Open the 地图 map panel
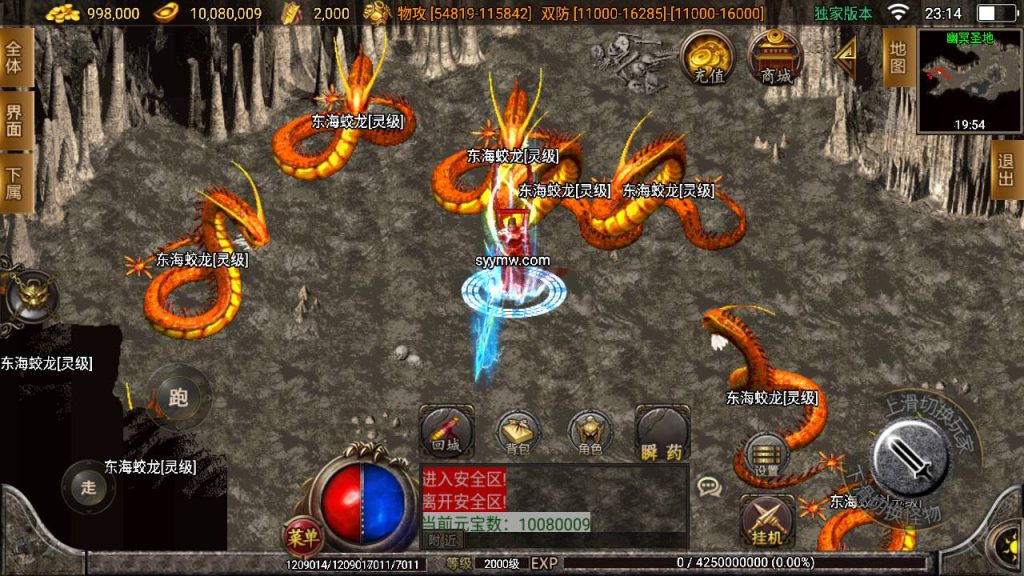 (x=897, y=57)
